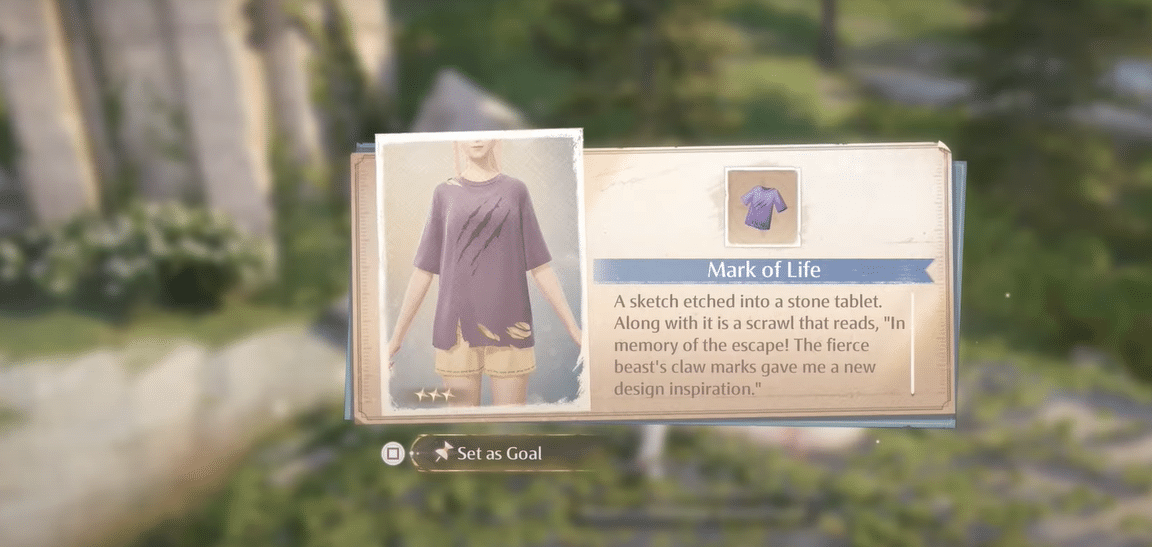View the torn purple shirt outfit preview
The height and width of the screenshot is (547, 1152).
pyautogui.click(x=481, y=270)
